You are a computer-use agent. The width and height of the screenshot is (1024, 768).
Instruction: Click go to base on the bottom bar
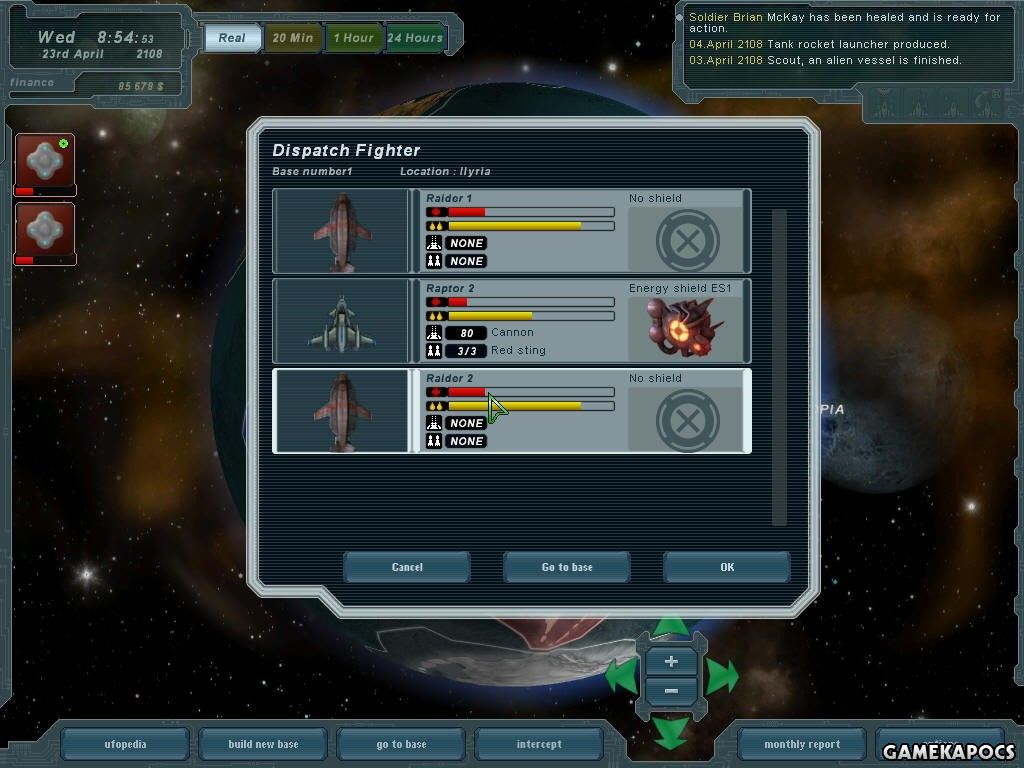401,744
